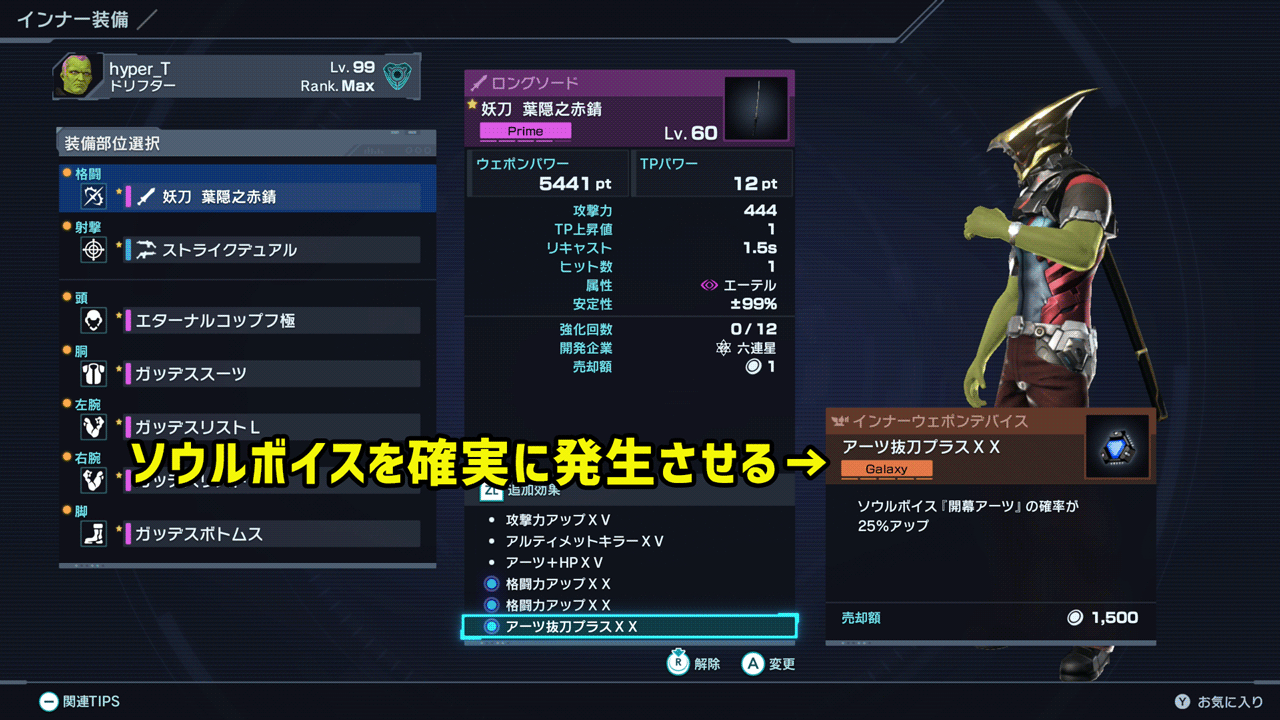Image resolution: width=1280 pixels, height=720 pixels.
Task: Open hyper_T player profile panel
Action: 237,77
